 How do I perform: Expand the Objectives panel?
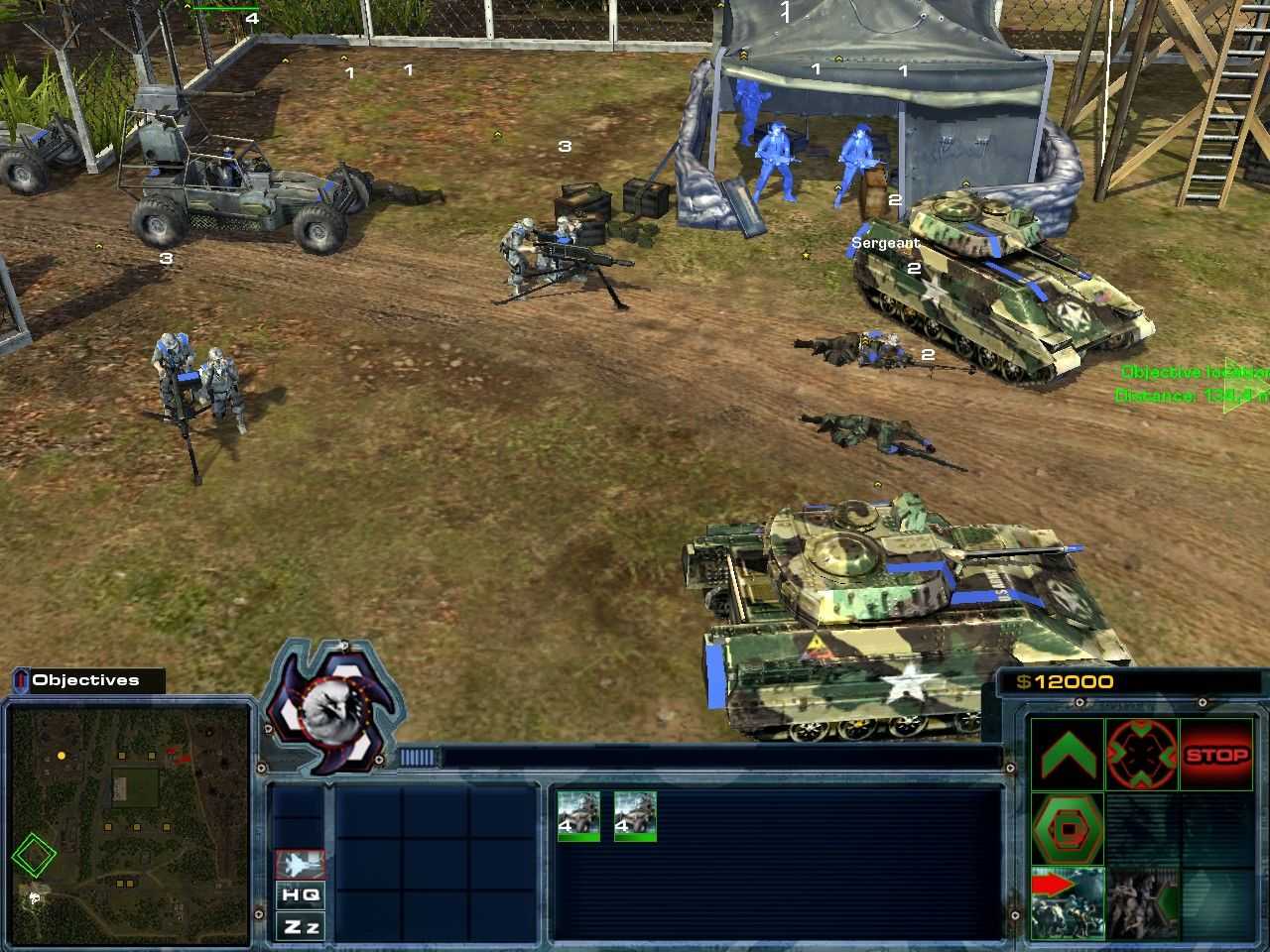[x=20, y=680]
